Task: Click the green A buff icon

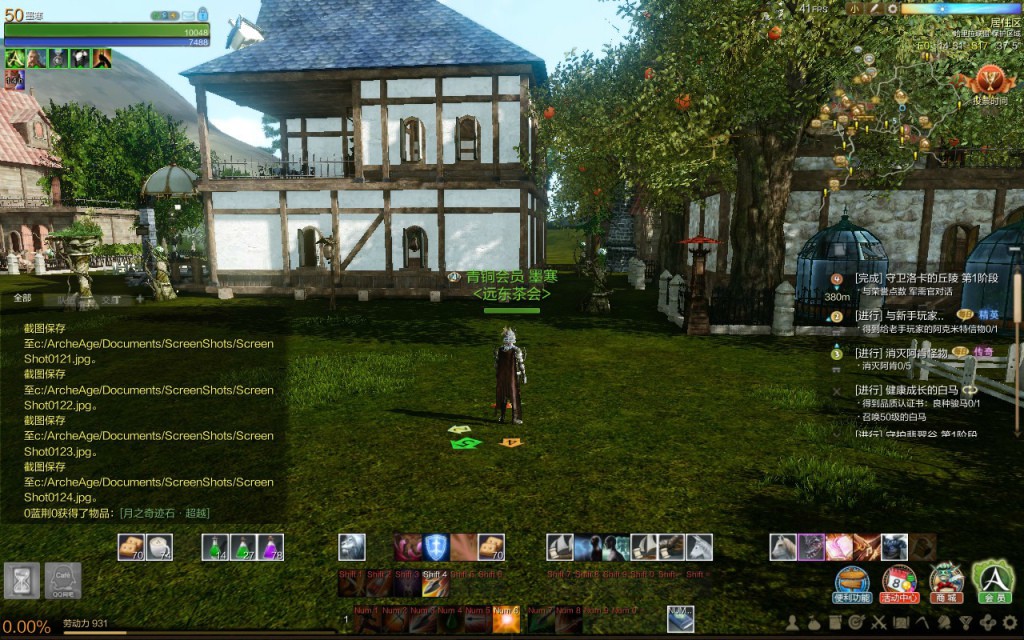Action: pyautogui.click(x=15, y=58)
